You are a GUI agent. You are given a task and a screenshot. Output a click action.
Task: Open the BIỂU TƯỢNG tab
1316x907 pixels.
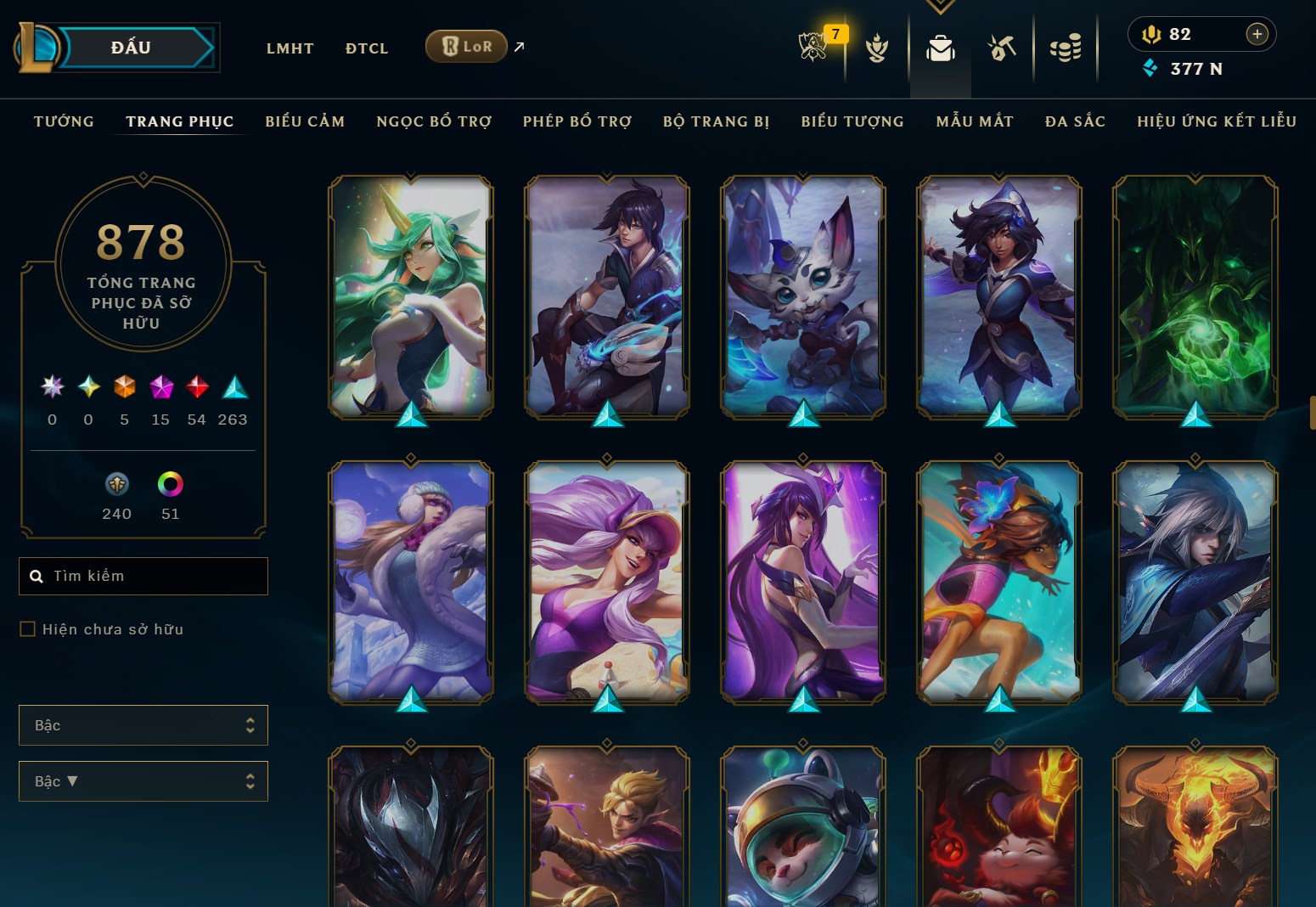tap(852, 121)
